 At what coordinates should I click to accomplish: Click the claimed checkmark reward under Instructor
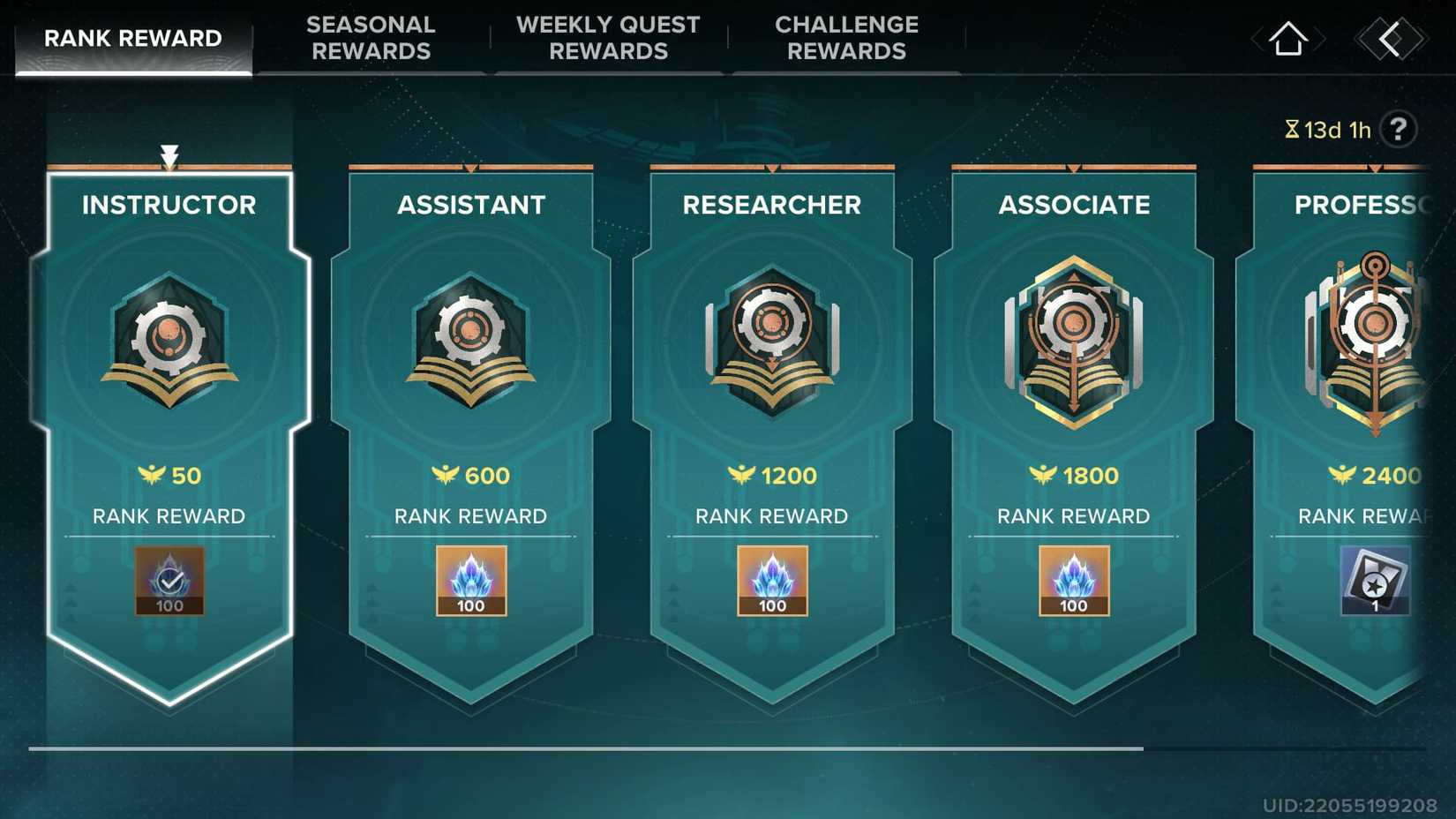pyautogui.click(x=169, y=581)
